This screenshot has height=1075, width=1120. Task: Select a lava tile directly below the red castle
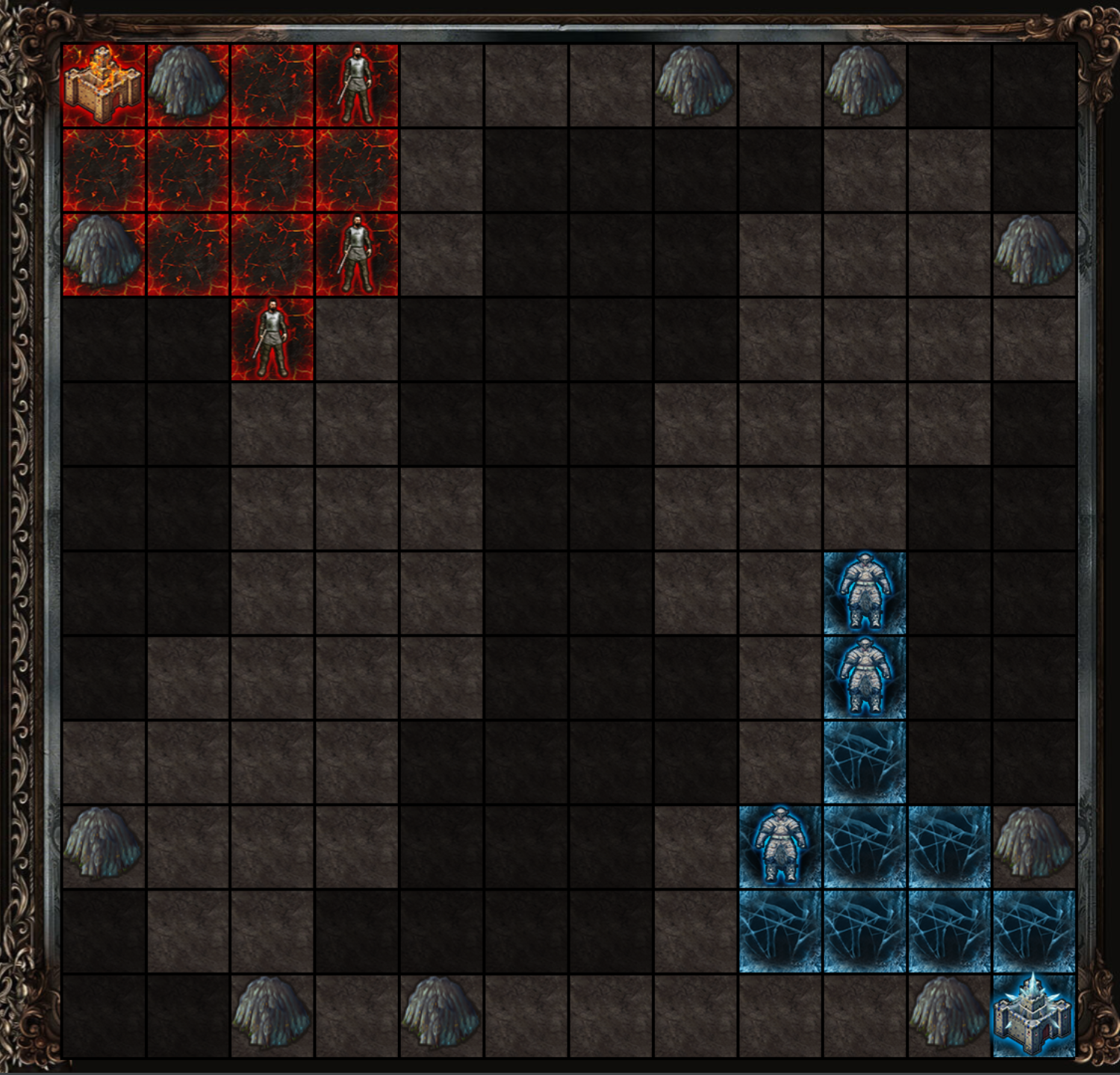pyautogui.click(x=105, y=168)
